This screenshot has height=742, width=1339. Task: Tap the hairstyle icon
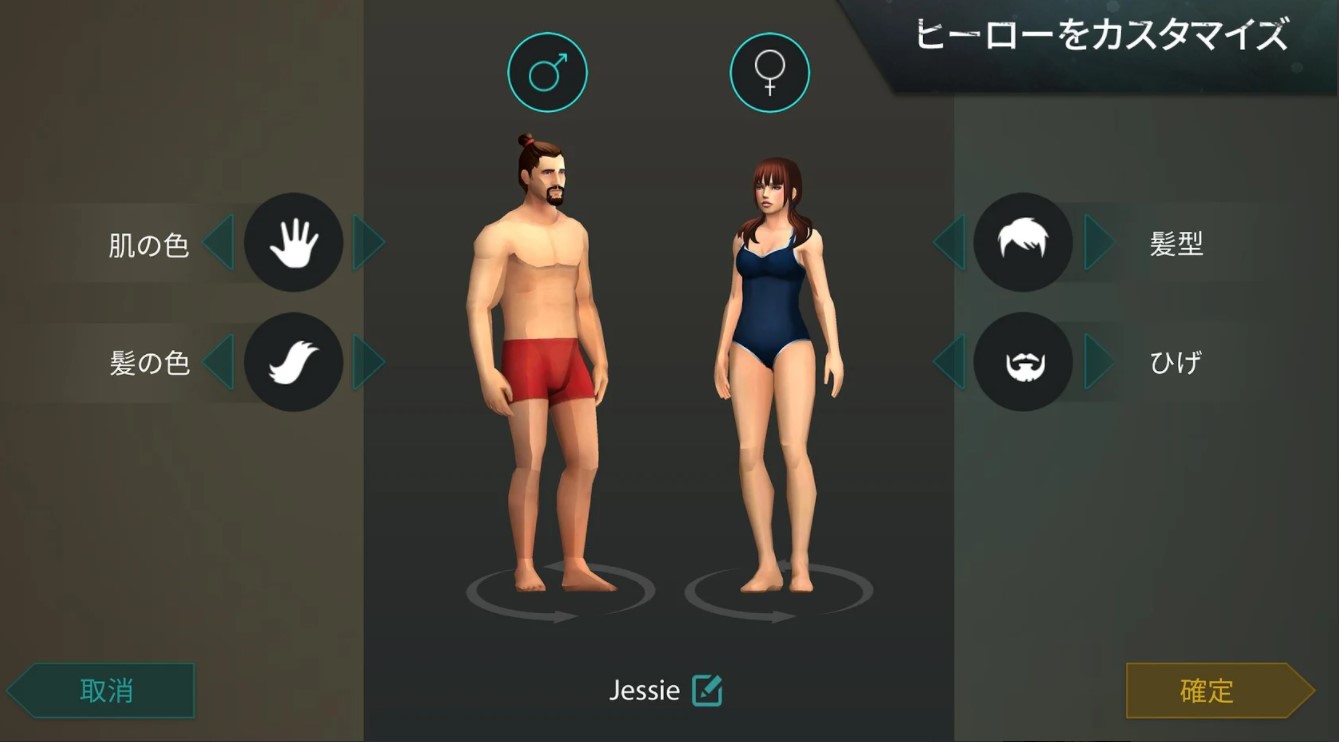(x=1023, y=242)
